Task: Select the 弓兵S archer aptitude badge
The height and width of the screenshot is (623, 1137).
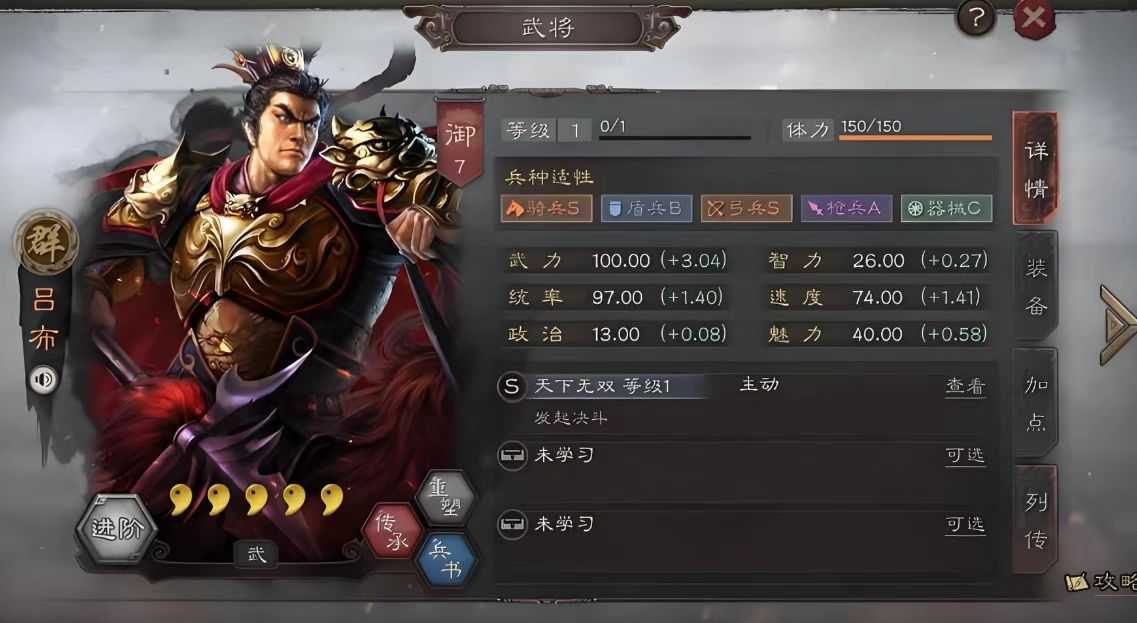Action: click(746, 208)
